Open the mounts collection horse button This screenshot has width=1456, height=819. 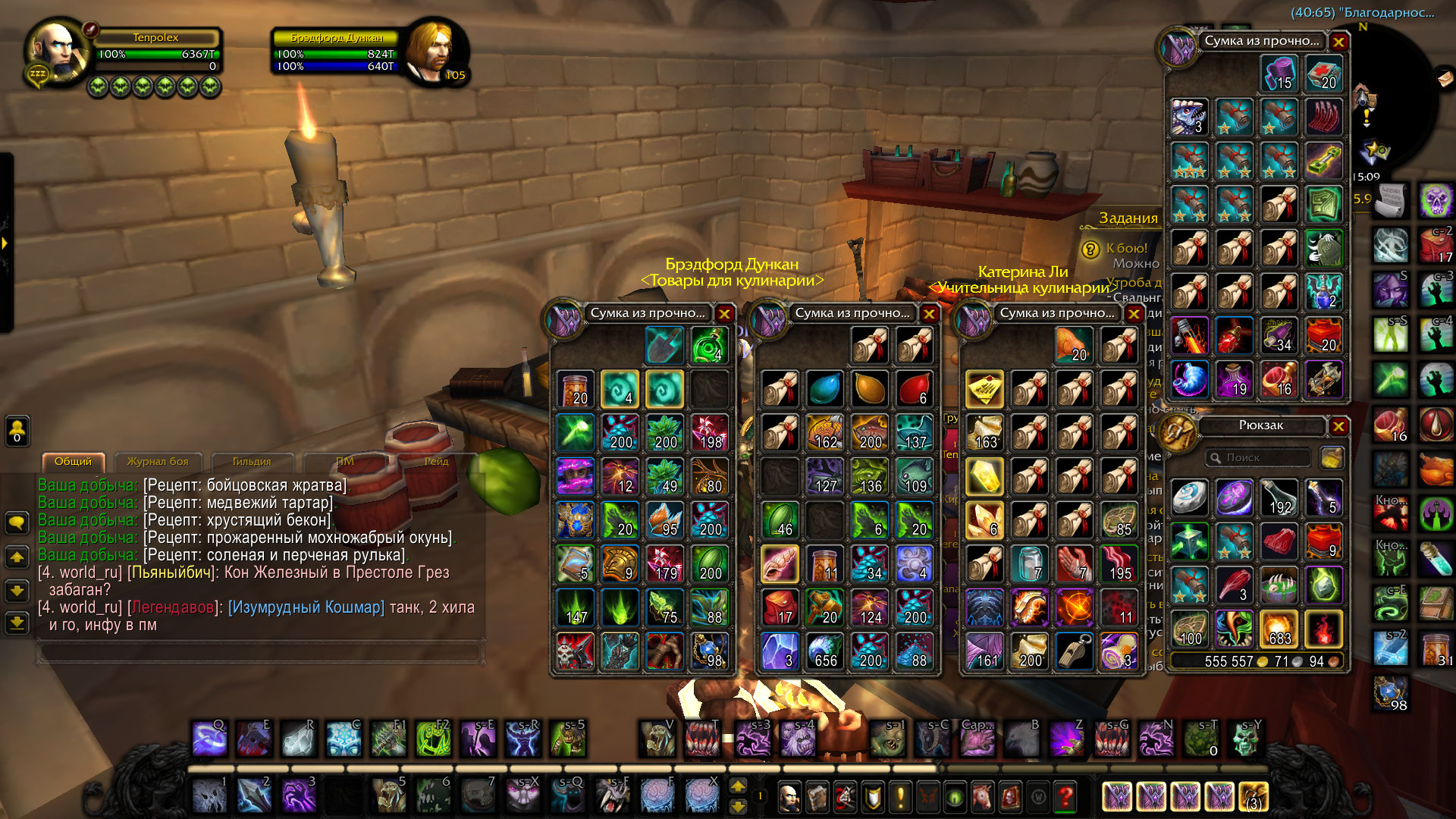coord(984,797)
